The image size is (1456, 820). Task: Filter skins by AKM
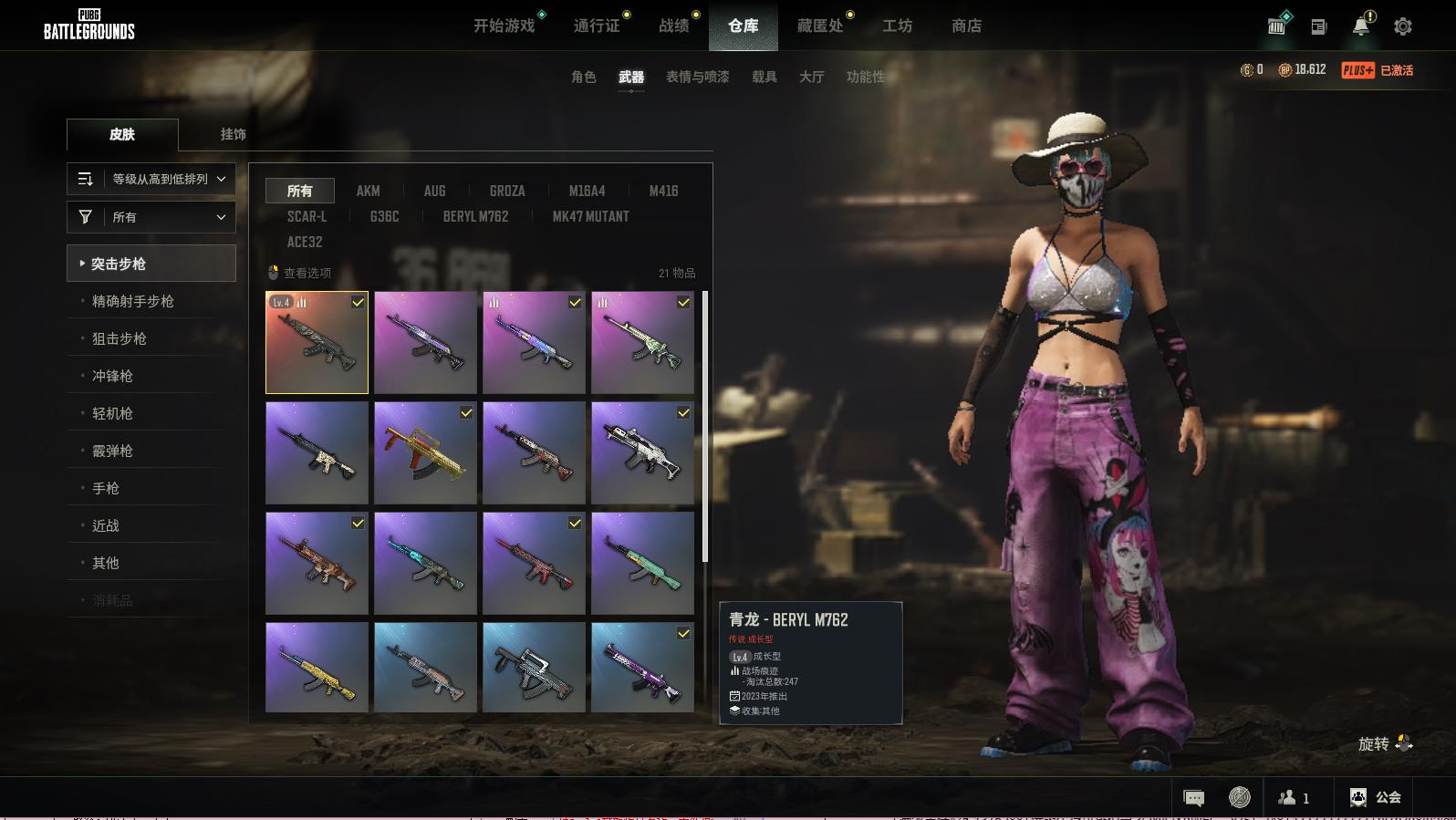[x=368, y=191]
